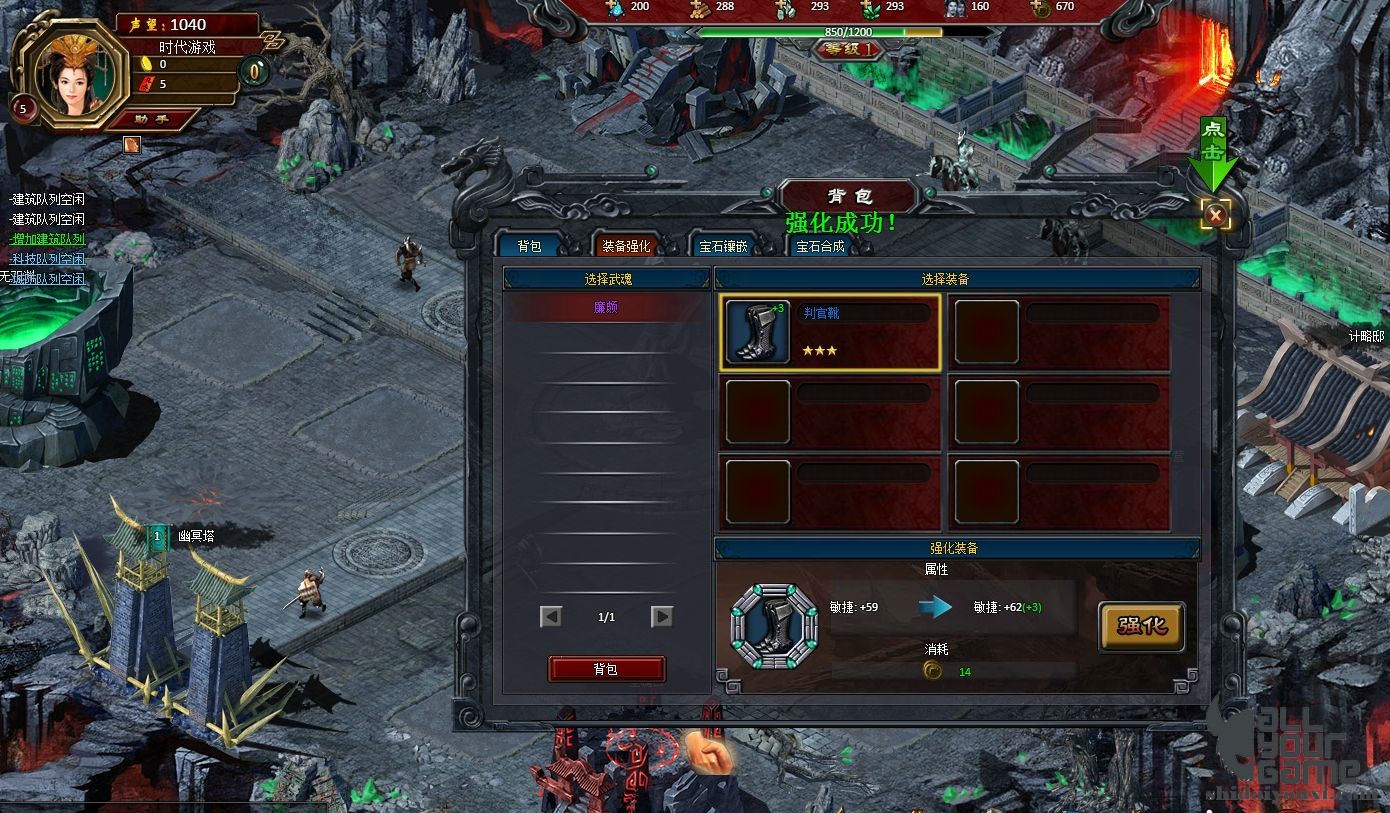The height and width of the screenshot is (813, 1390).
Task: Switch to the 背包 tab
Action: coord(529,246)
